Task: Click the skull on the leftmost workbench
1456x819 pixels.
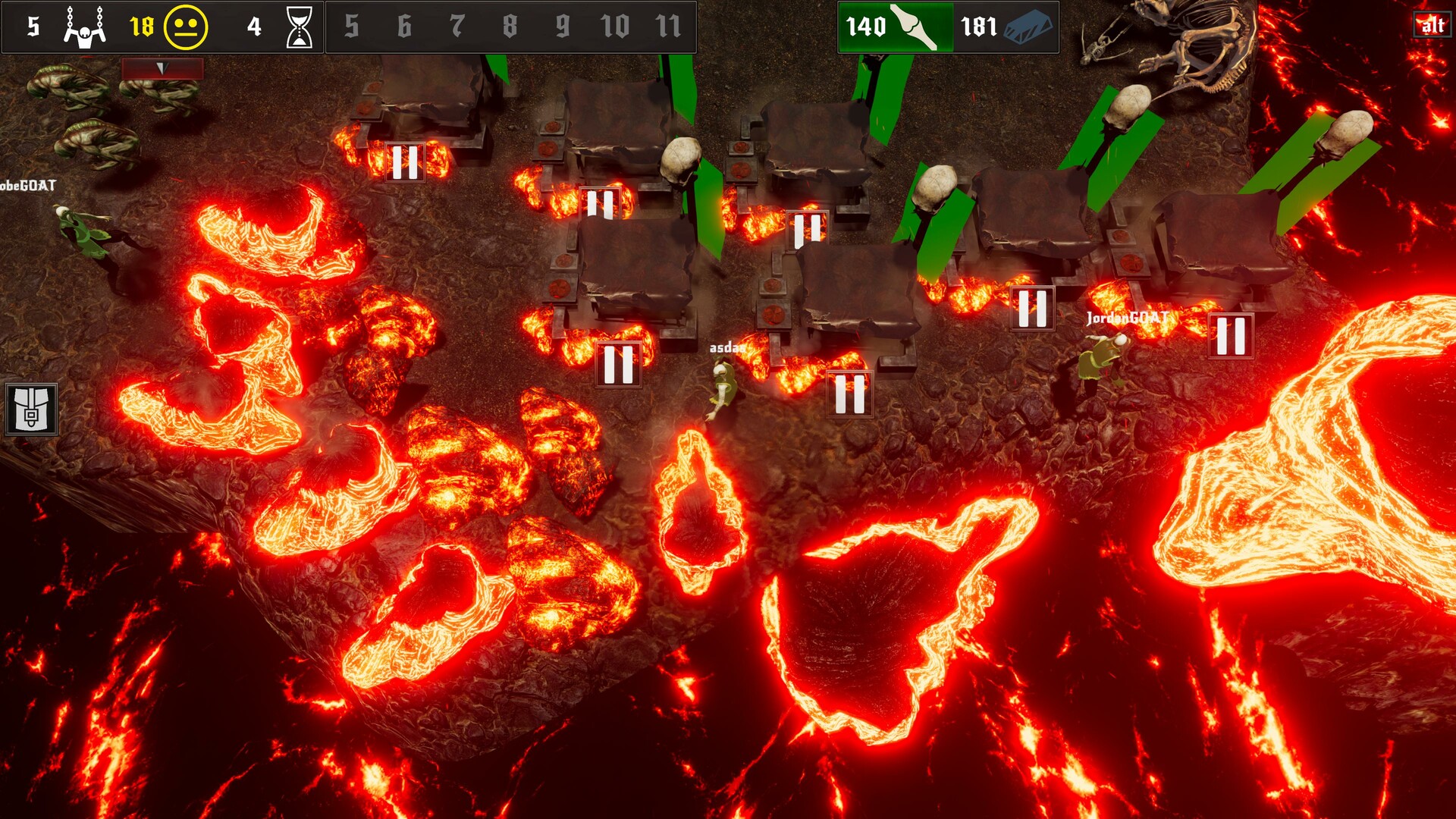Action: click(680, 159)
